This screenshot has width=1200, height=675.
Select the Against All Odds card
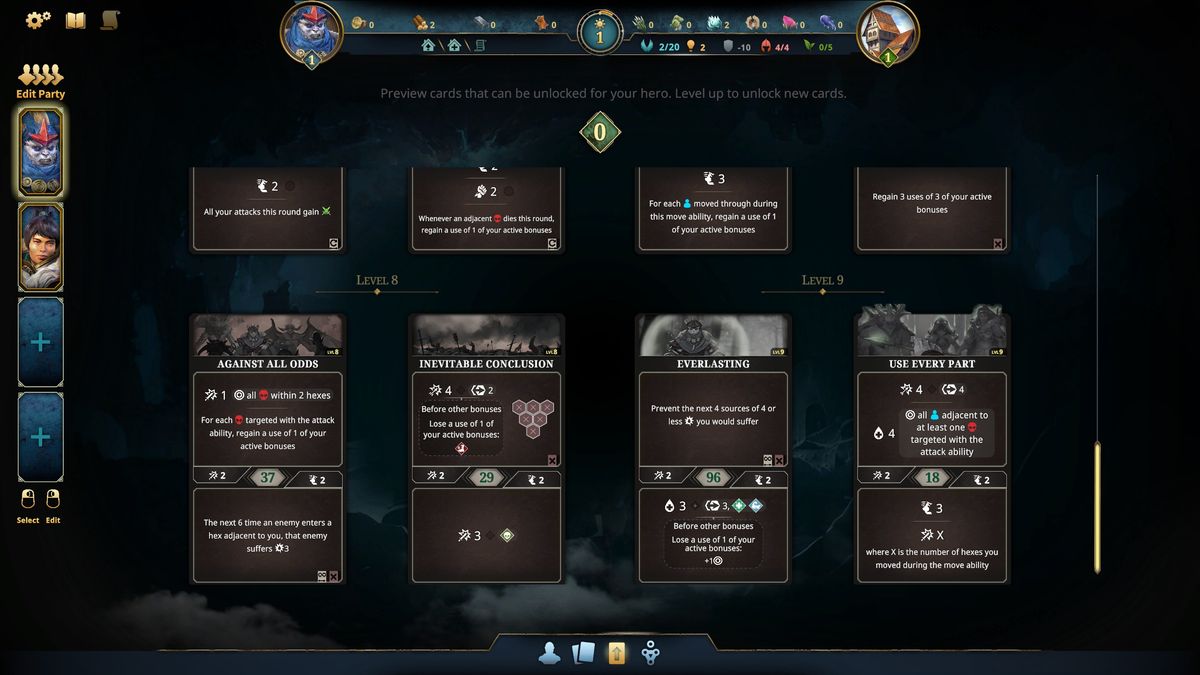click(267, 448)
